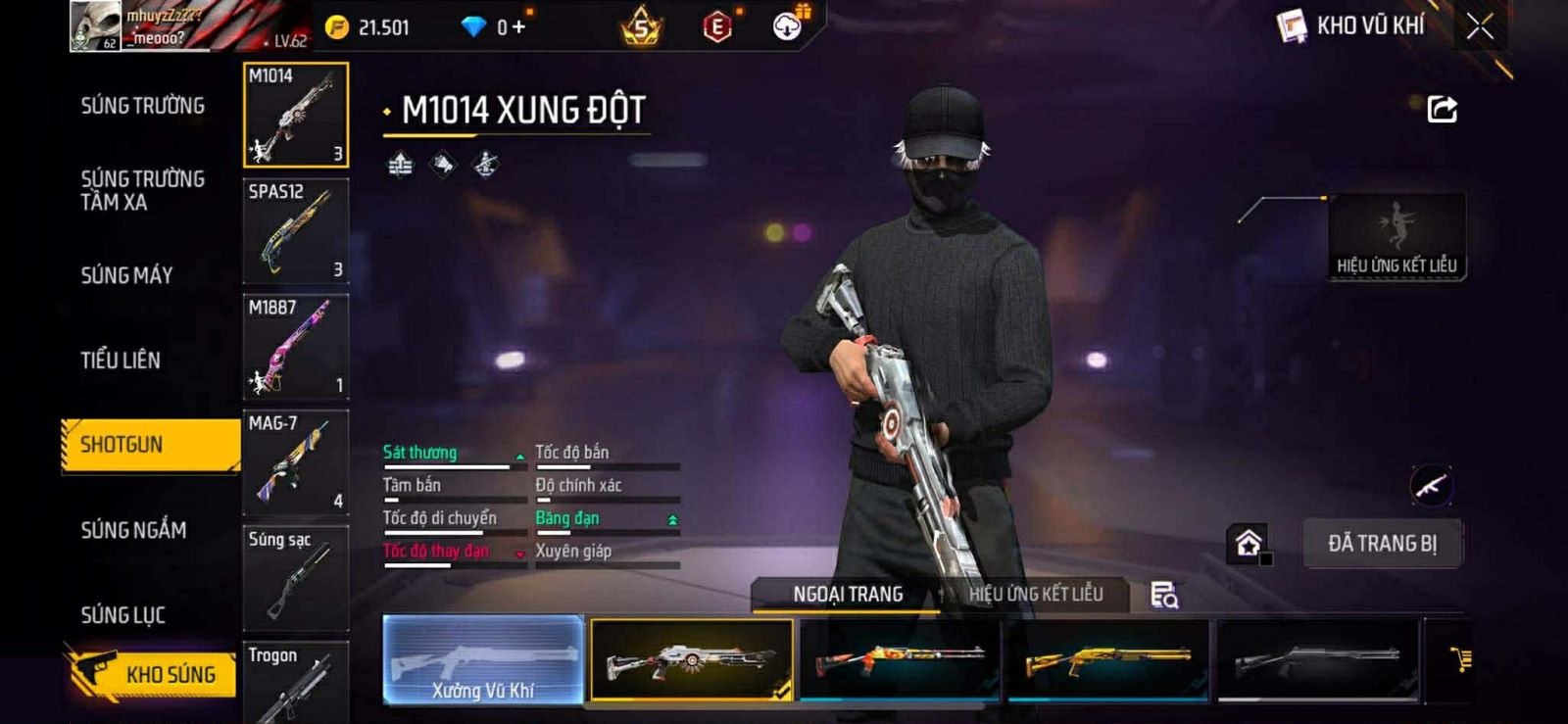1568x724 pixels.
Task: Open the Hiệu Ứng Kết Liễu preview box
Action: click(1396, 237)
